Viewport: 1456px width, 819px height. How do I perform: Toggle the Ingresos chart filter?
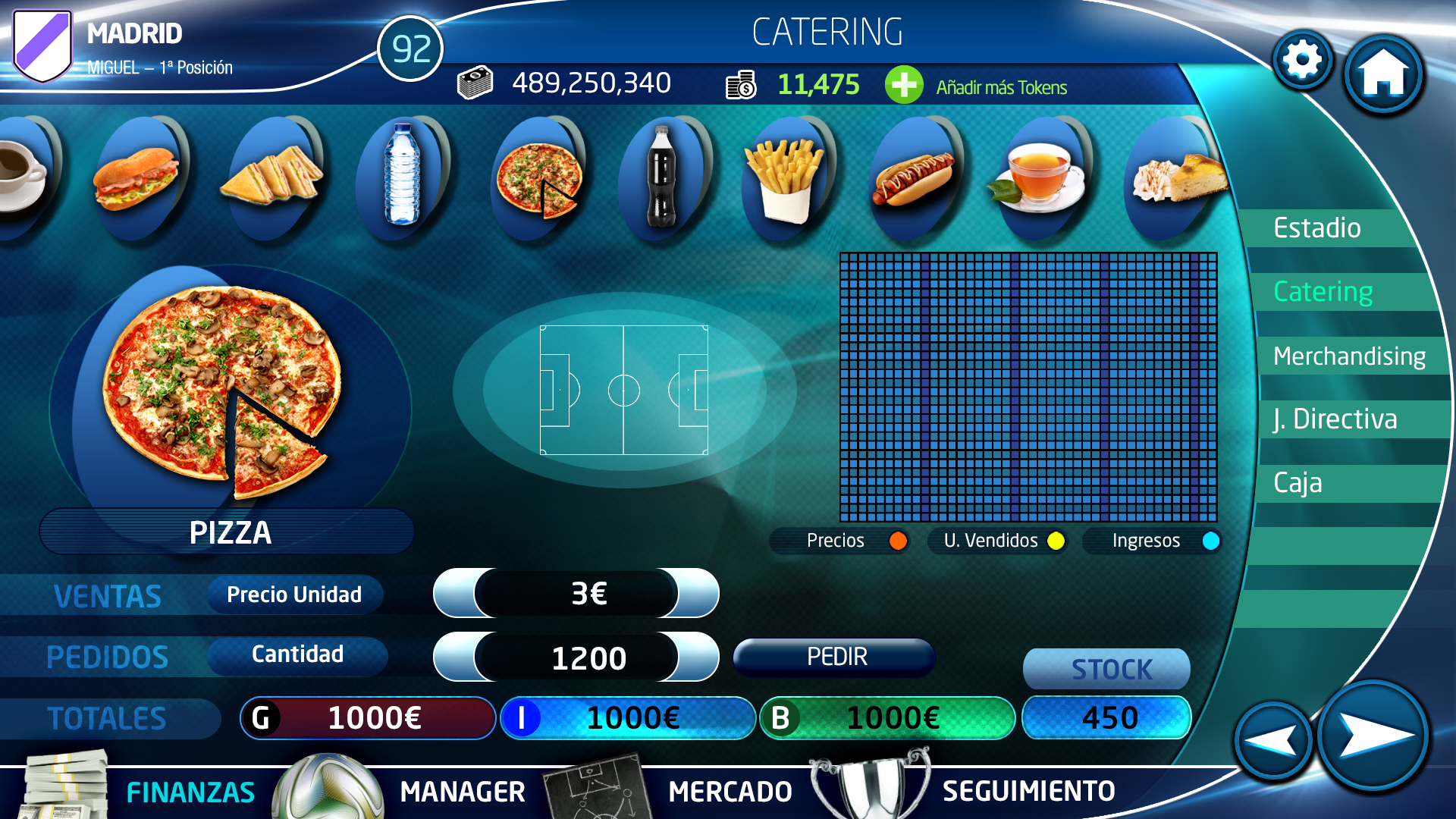coord(1210,541)
